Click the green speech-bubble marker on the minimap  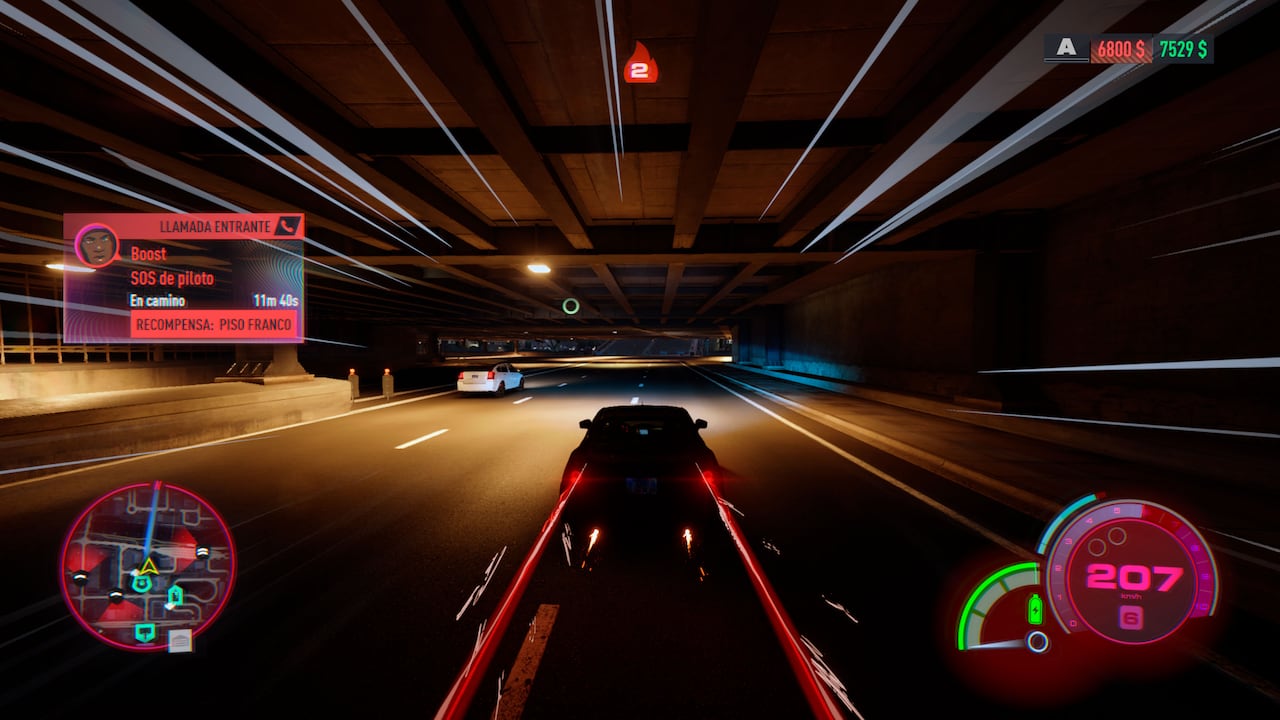(146, 631)
